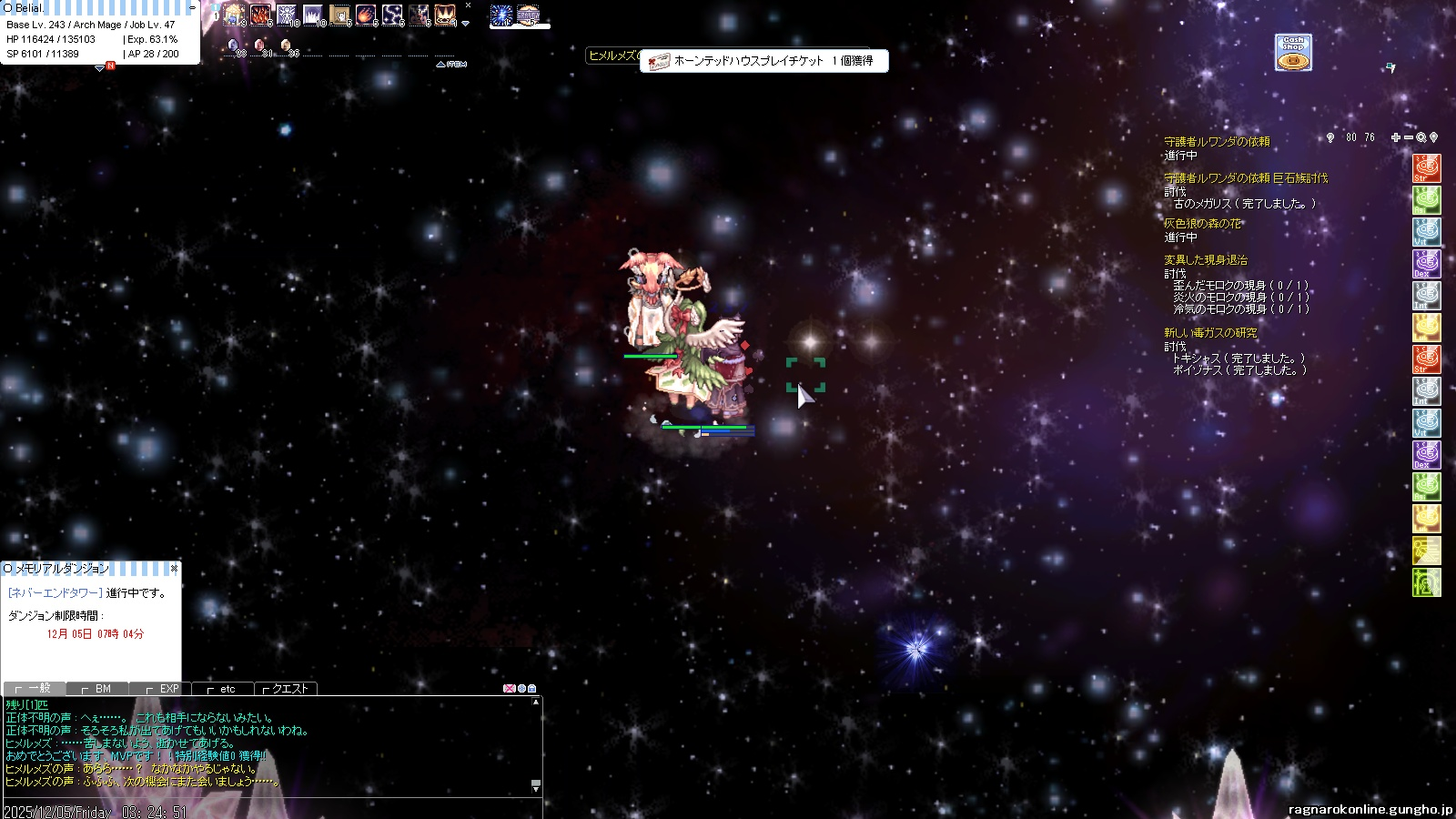1456x819 pixels.
Task: Cast the constellation star skill
Action: coord(393,15)
